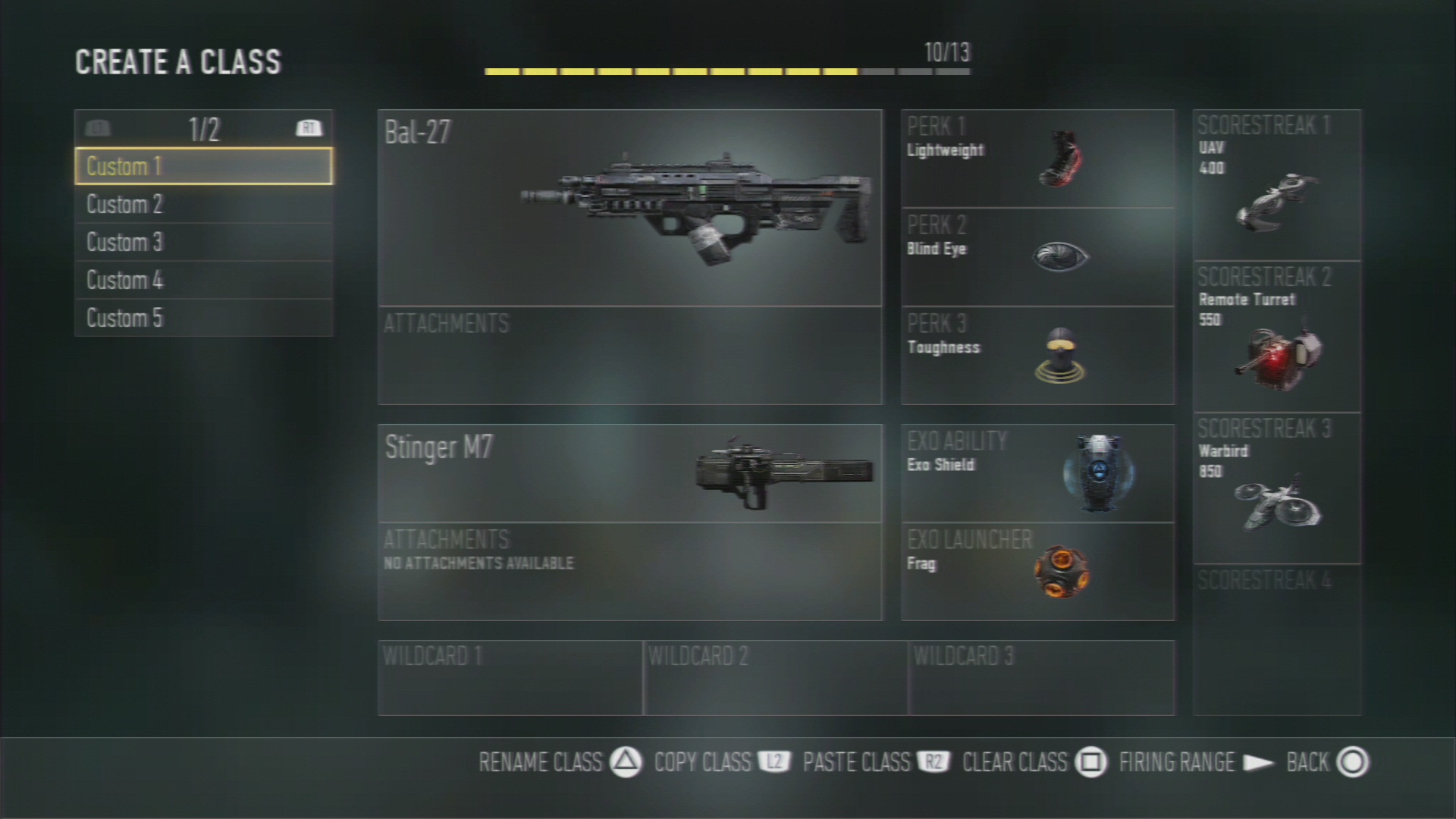This screenshot has height=819, width=1456.
Task: Open the Wildcard 2 slot
Action: tap(775, 678)
